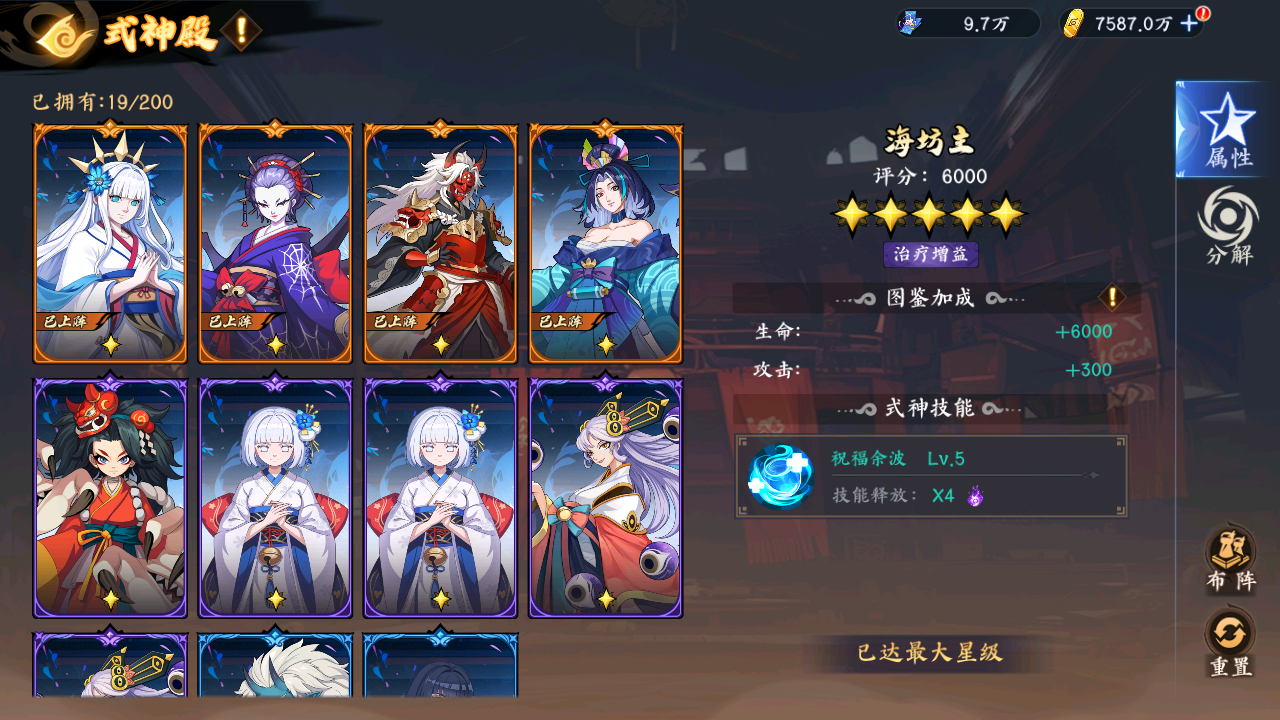Select the spider-web geisha character card

tap(276, 242)
